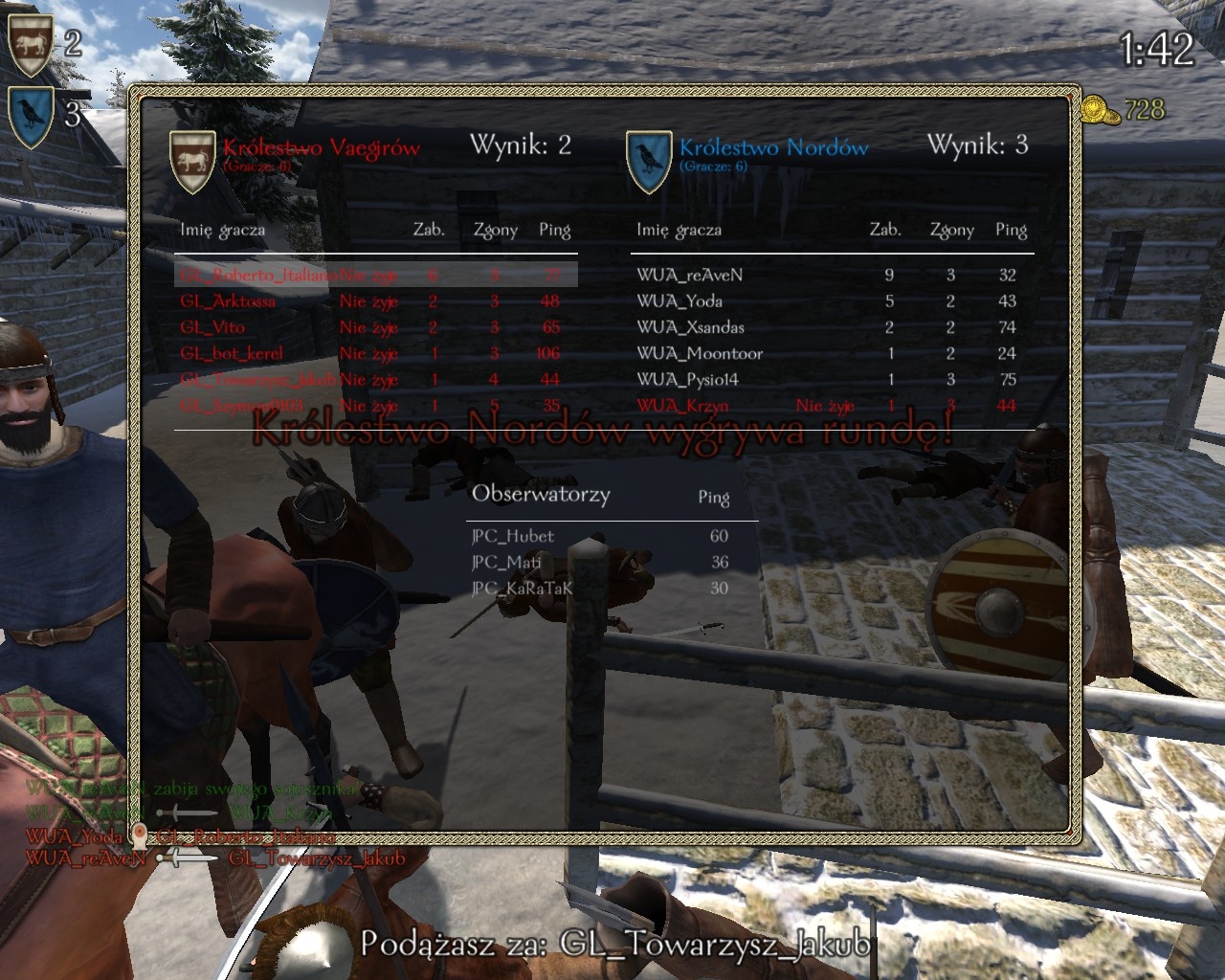Select the WUA_Yoda scoreboard row
The image size is (1225, 980).
(679, 301)
